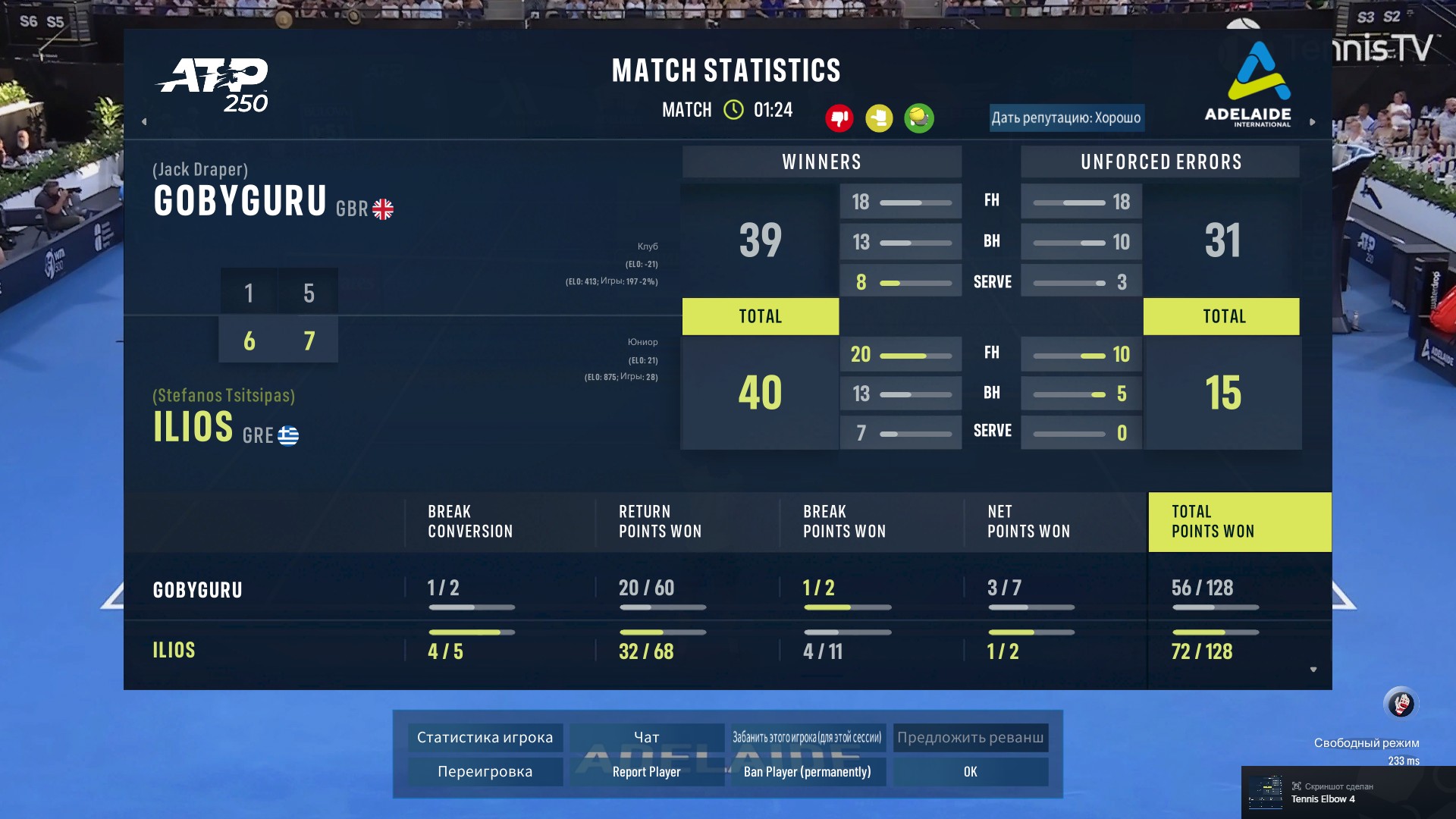1456x819 pixels.
Task: Open the "Статистика игрока" player statistics
Action: (485, 737)
